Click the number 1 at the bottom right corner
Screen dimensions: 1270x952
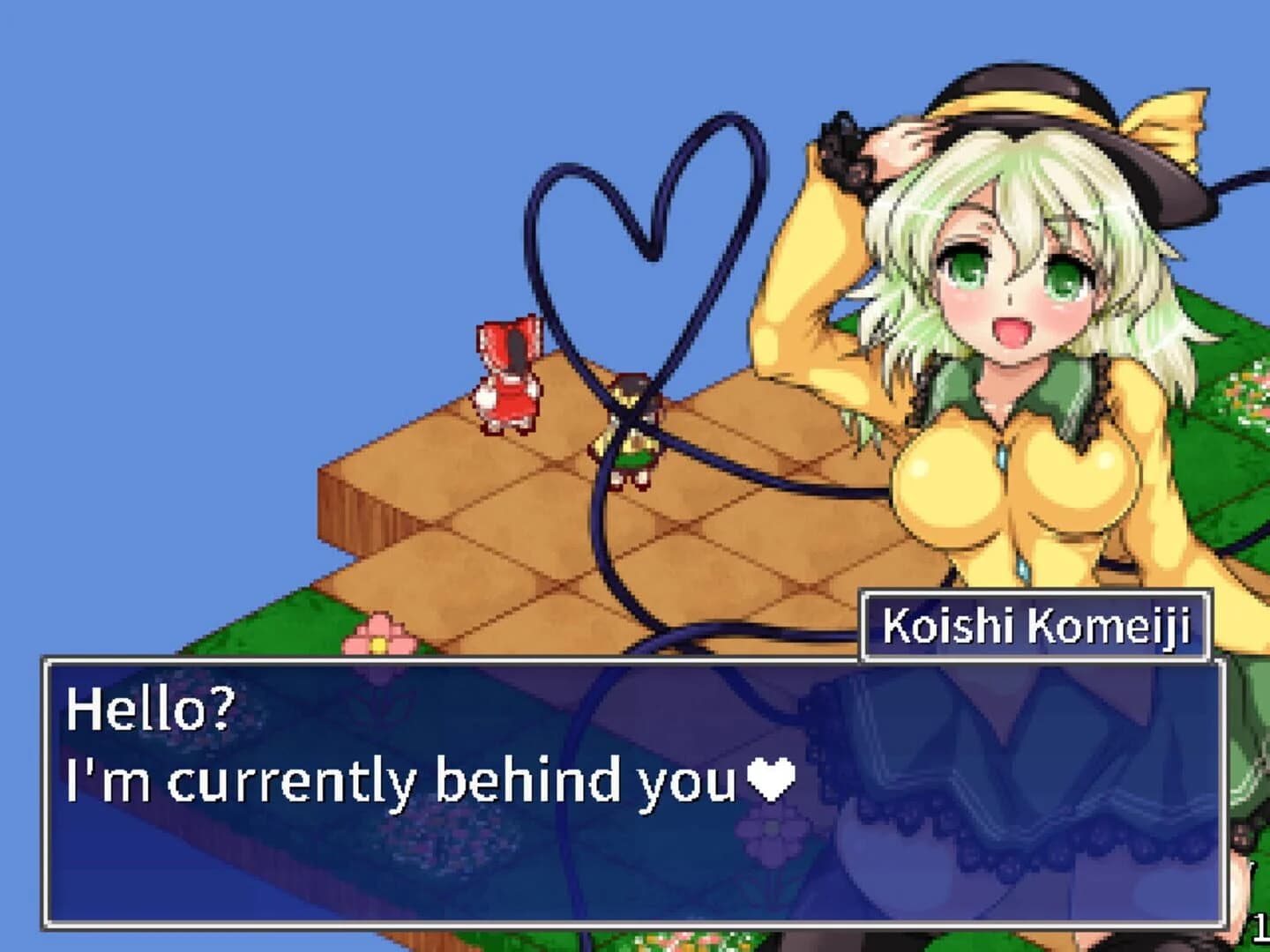1261,927
